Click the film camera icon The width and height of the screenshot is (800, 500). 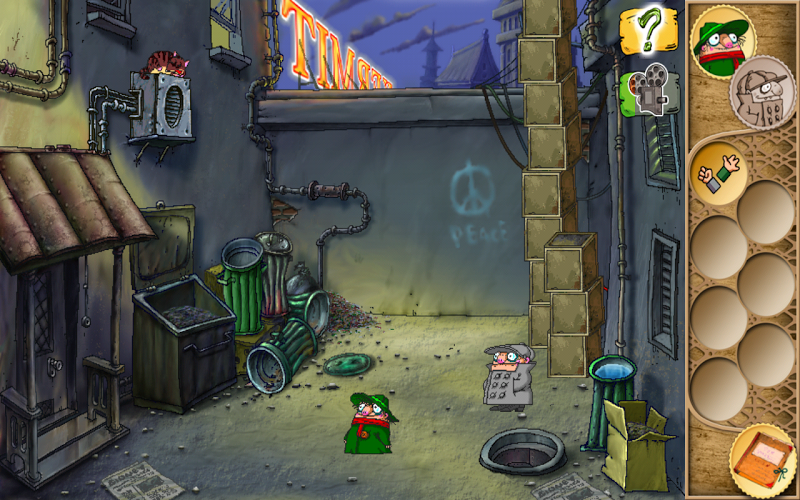tap(645, 92)
